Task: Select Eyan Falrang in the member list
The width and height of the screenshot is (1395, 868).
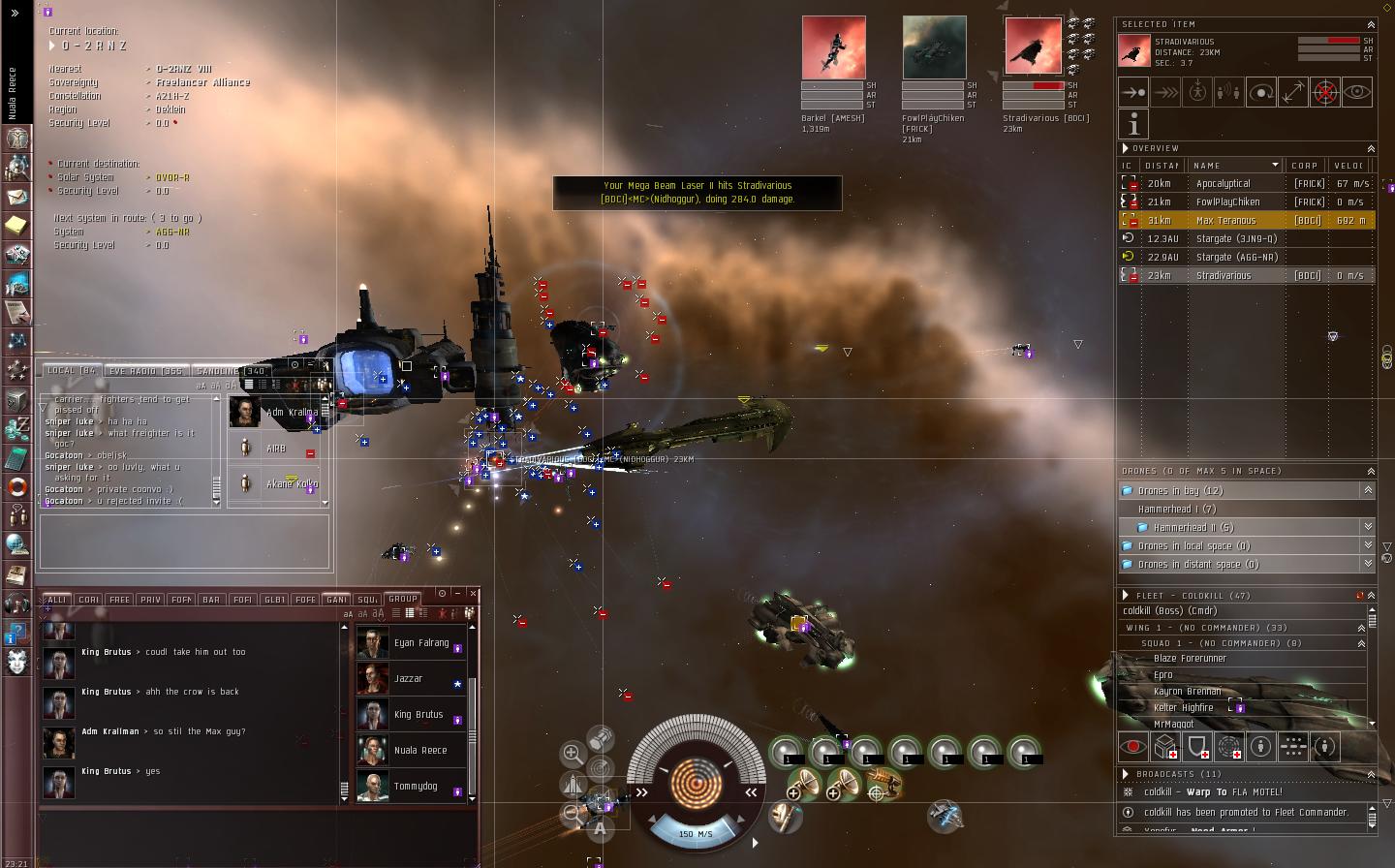Action: [x=420, y=642]
